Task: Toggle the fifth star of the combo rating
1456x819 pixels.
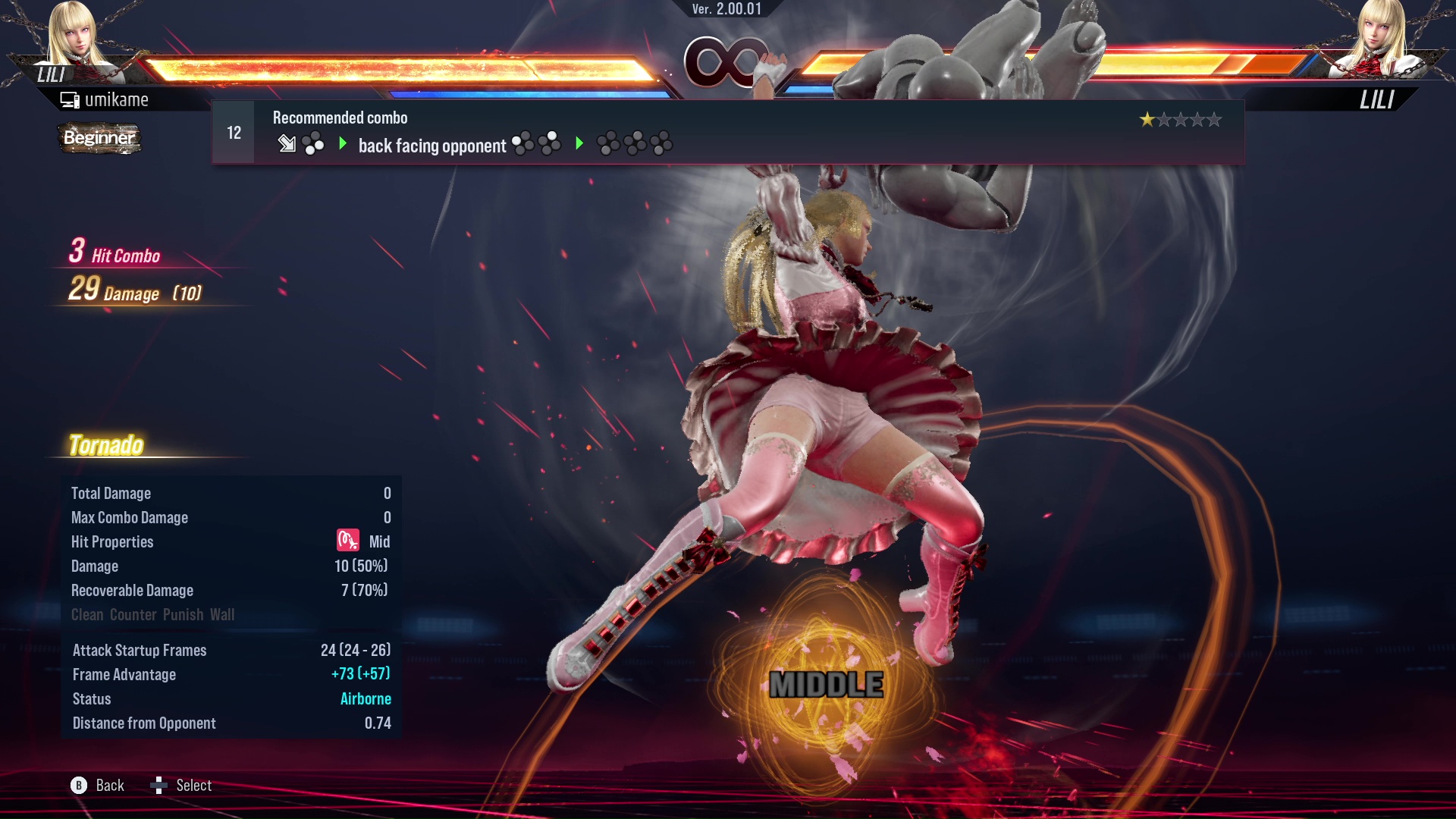Action: click(1213, 119)
